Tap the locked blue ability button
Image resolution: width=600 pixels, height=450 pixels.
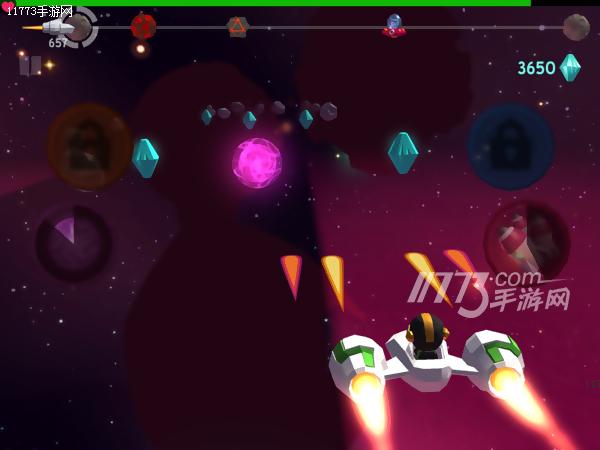coord(510,147)
